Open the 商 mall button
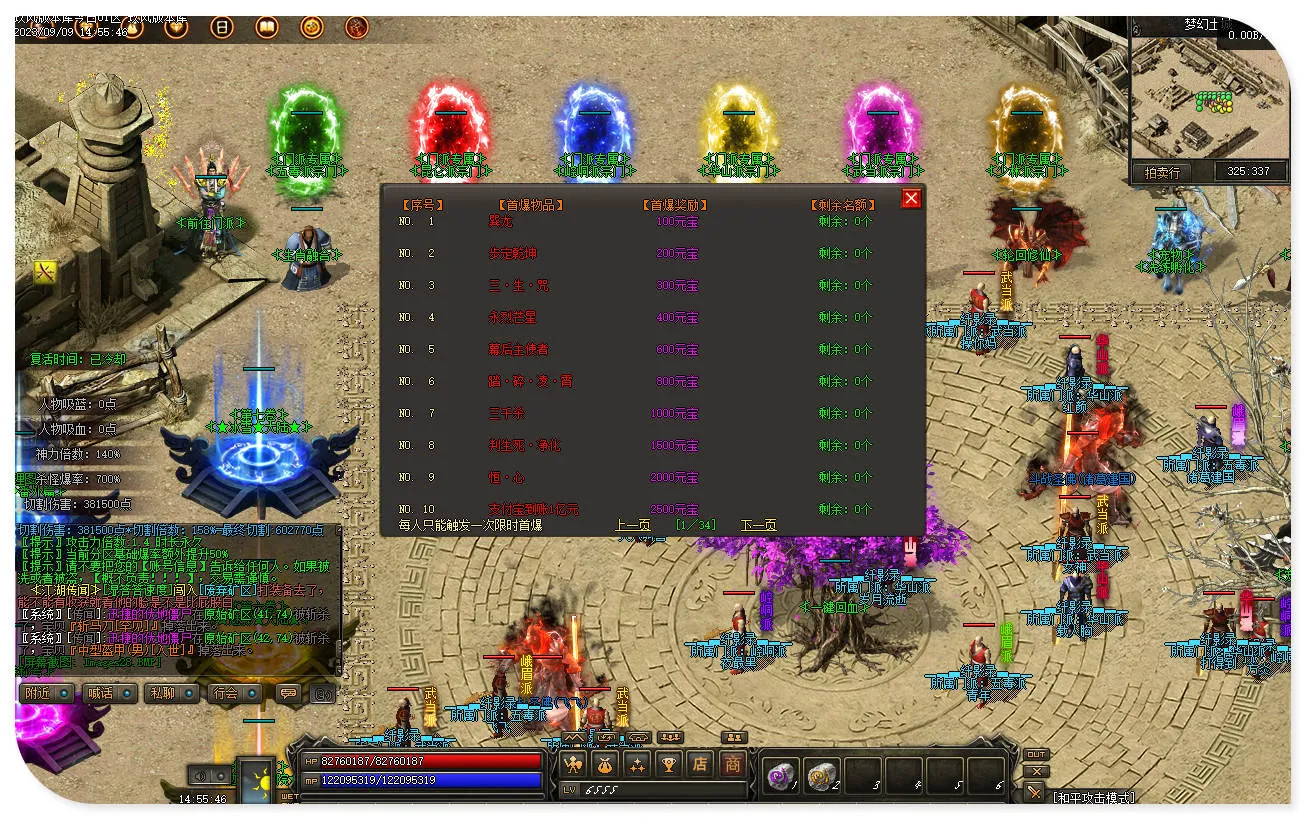Viewport: 1306px width, 819px height. click(733, 765)
